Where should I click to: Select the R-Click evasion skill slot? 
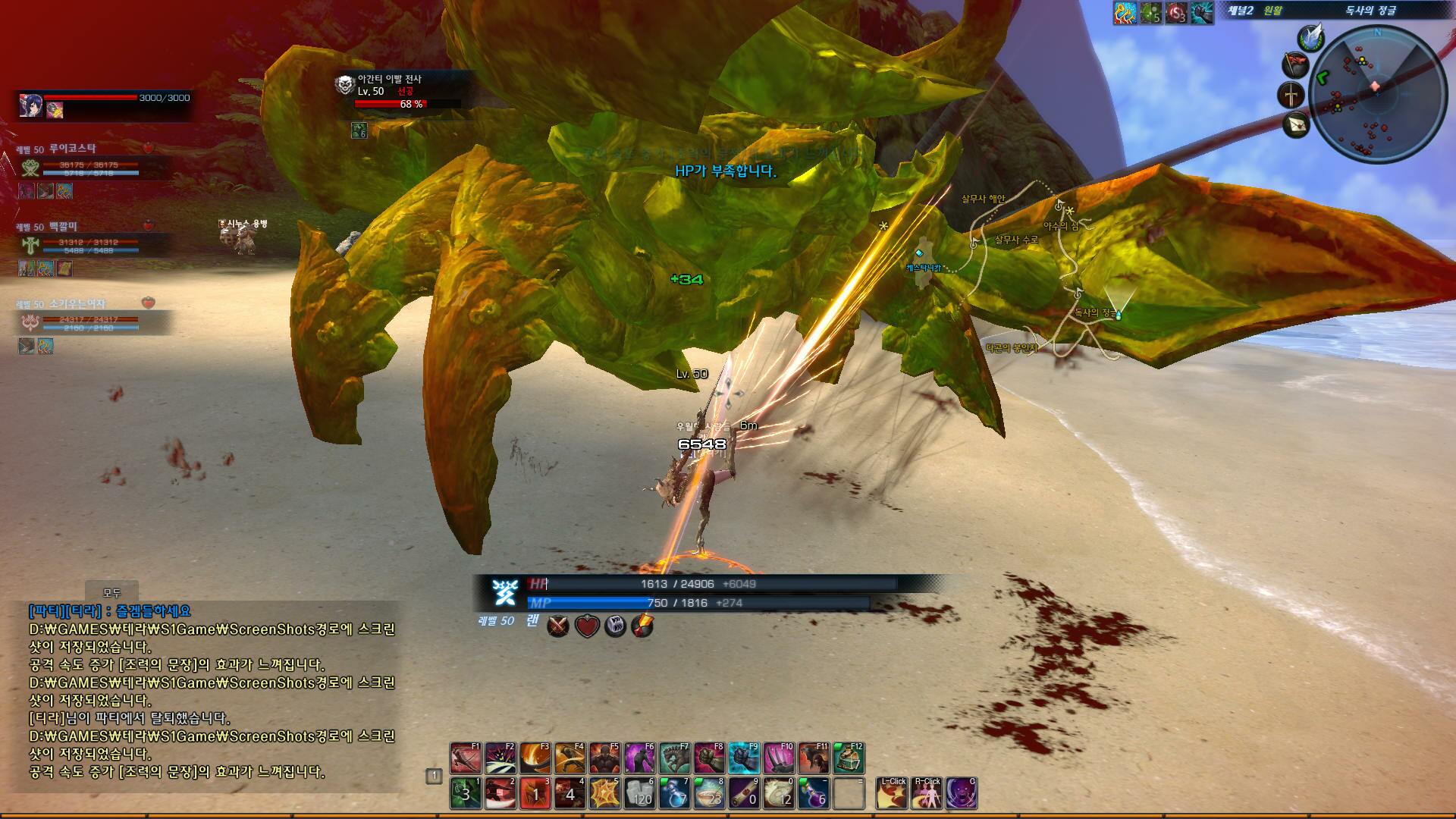[x=927, y=793]
